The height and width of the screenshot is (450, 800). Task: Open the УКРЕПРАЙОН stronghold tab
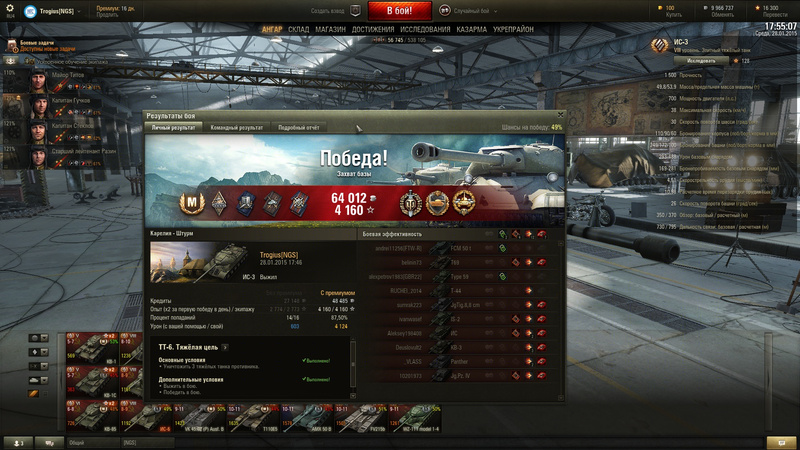pos(515,29)
